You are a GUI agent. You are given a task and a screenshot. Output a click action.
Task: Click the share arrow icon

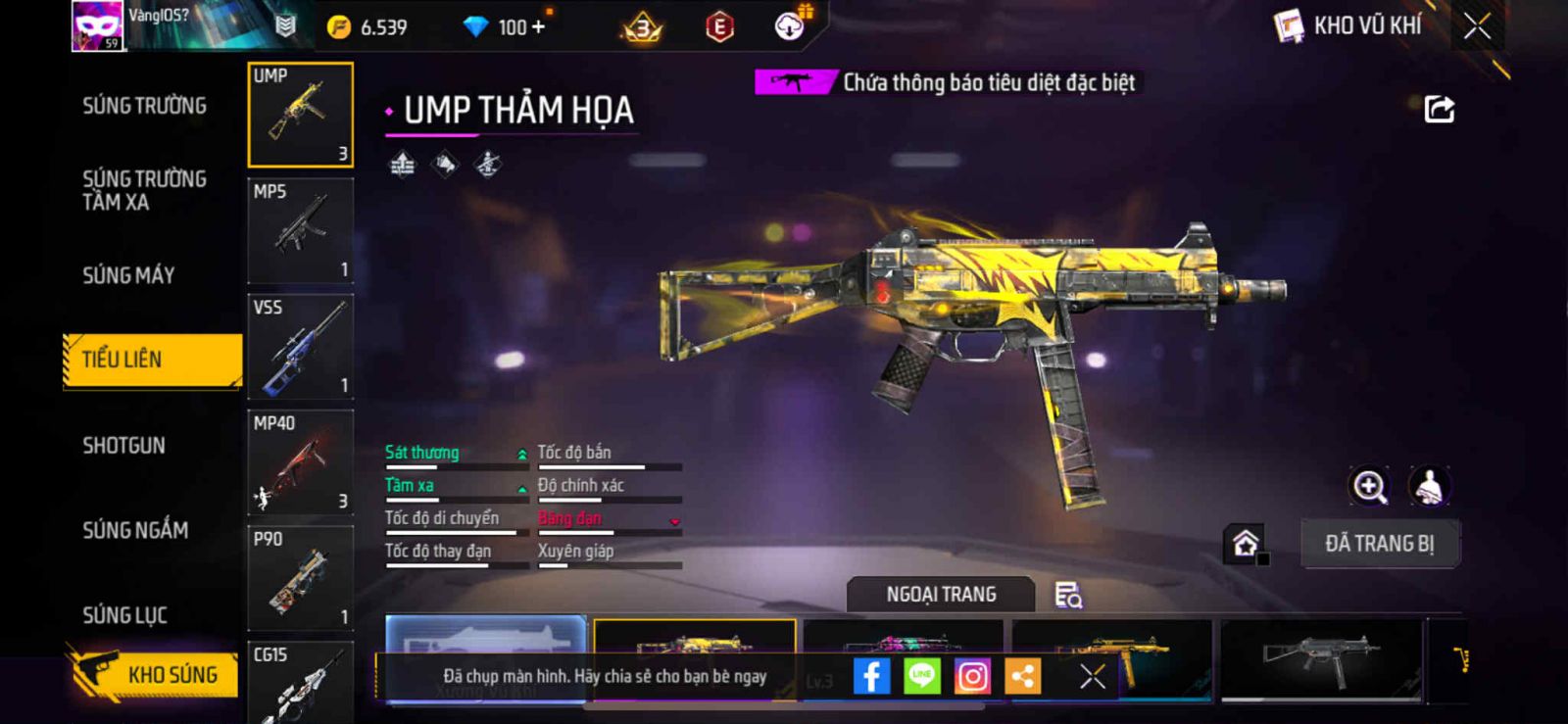pos(1439,109)
